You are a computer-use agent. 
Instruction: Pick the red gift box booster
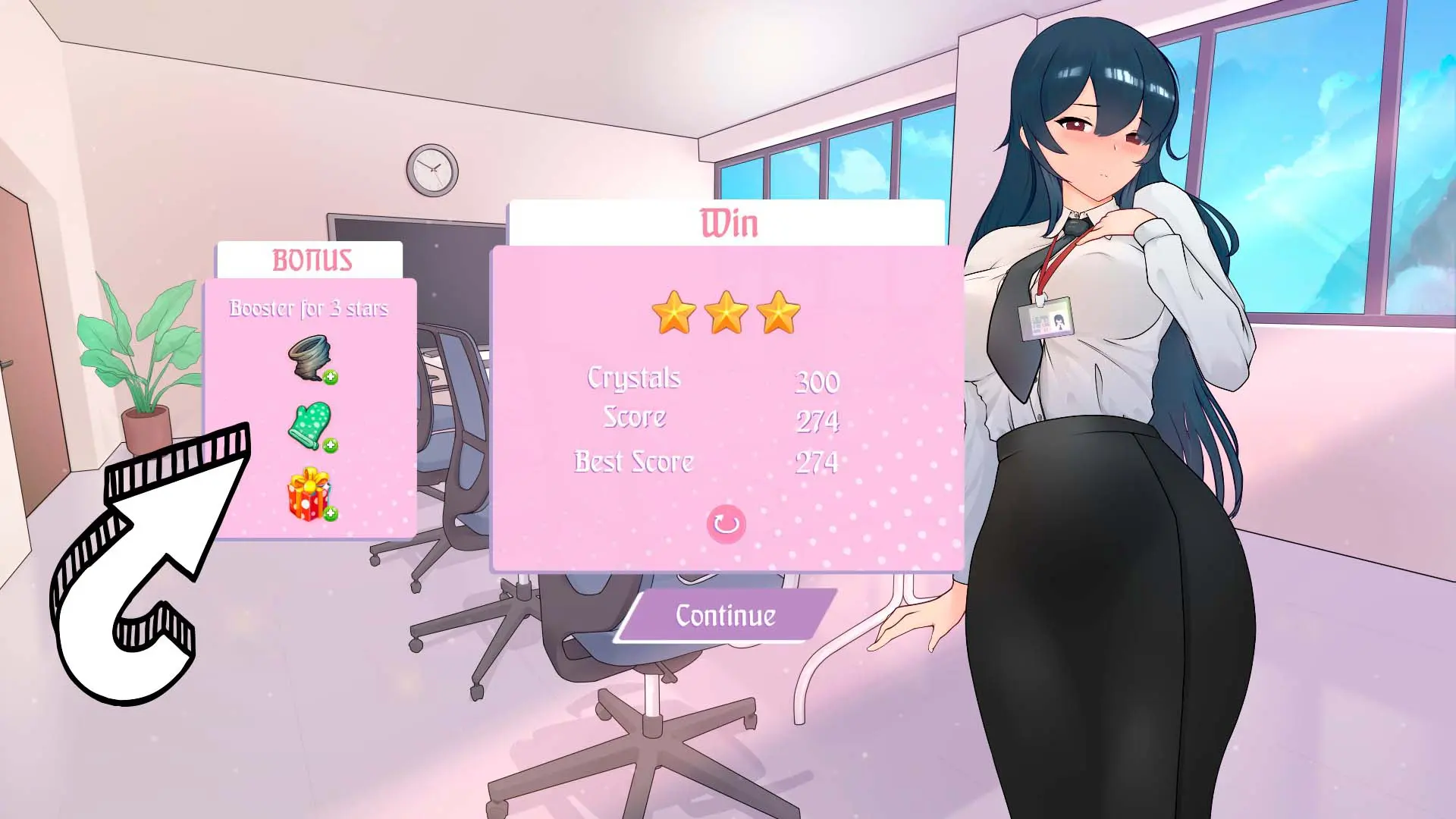pyautogui.click(x=309, y=494)
